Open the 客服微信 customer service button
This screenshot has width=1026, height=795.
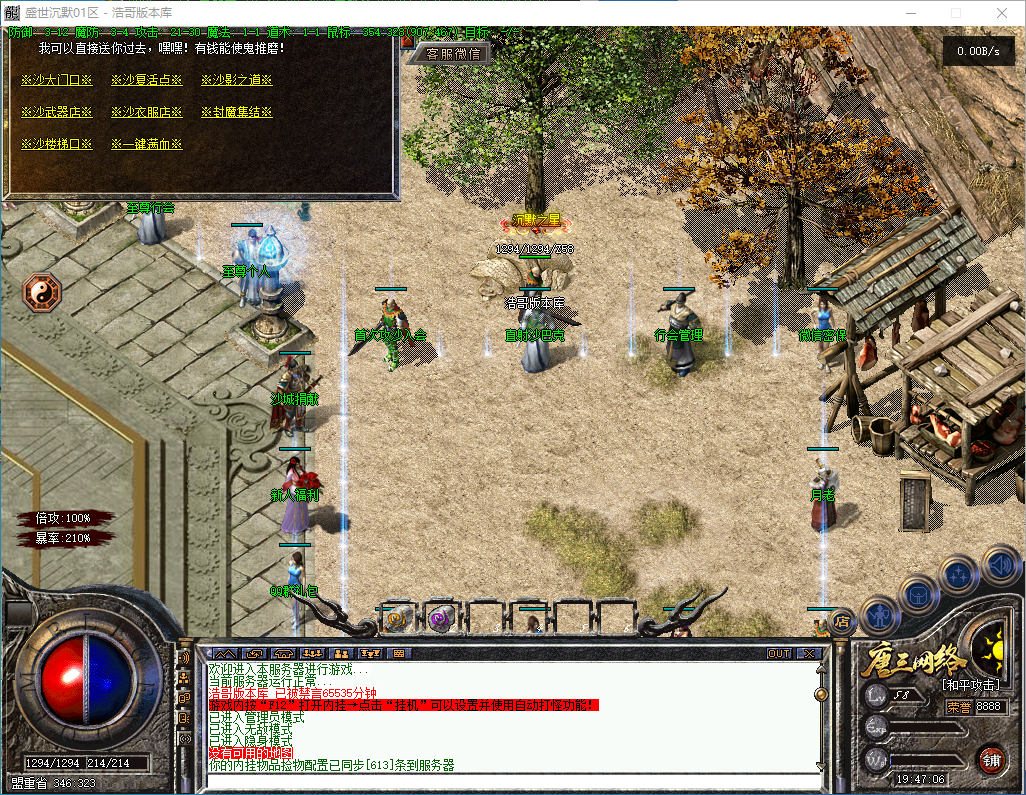click(x=452, y=54)
